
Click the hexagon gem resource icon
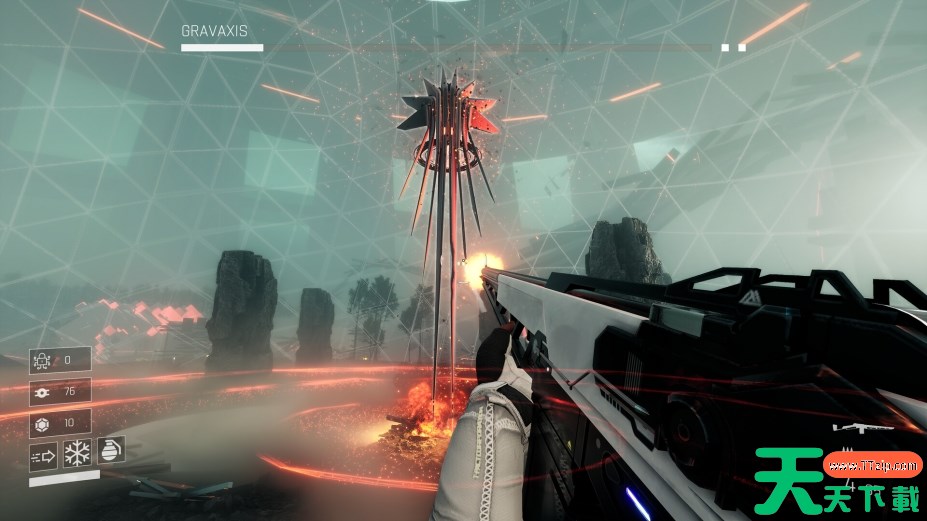[x=43, y=422]
